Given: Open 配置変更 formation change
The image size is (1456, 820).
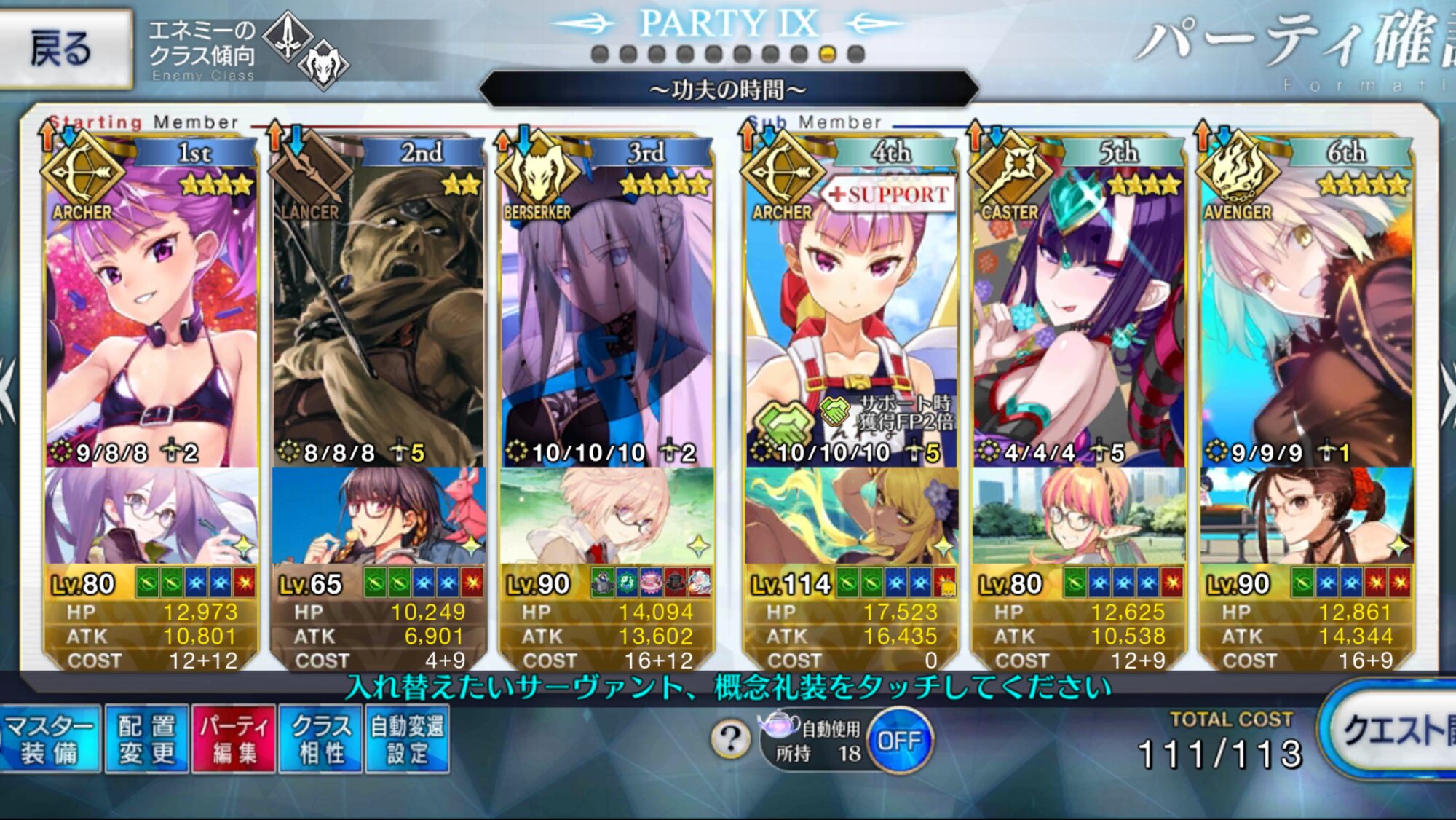Looking at the screenshot, I should [x=146, y=739].
